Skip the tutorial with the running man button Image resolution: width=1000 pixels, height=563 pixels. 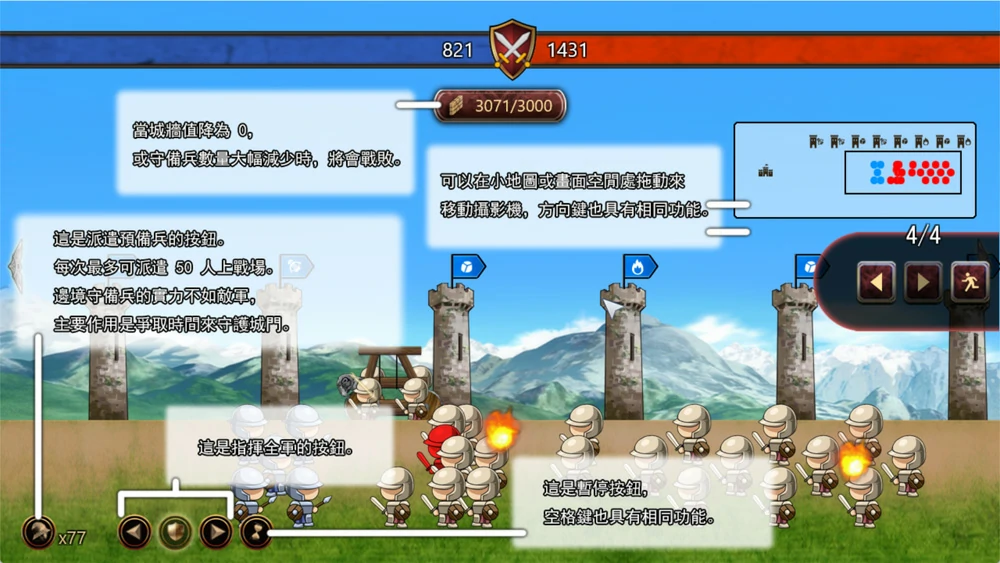coord(969,283)
